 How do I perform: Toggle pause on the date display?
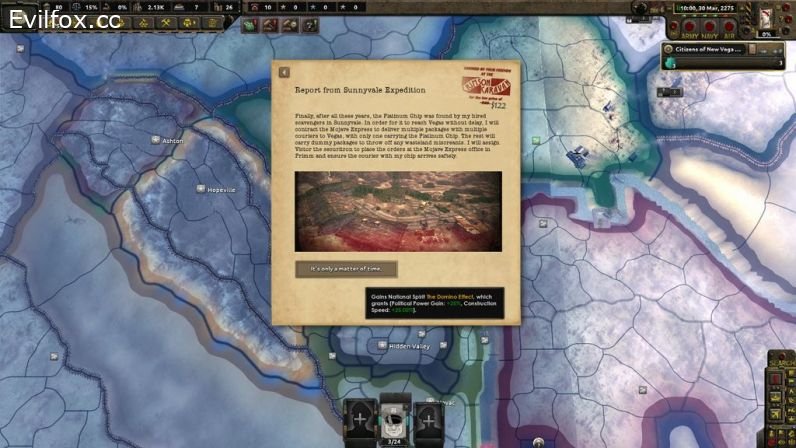(x=708, y=8)
